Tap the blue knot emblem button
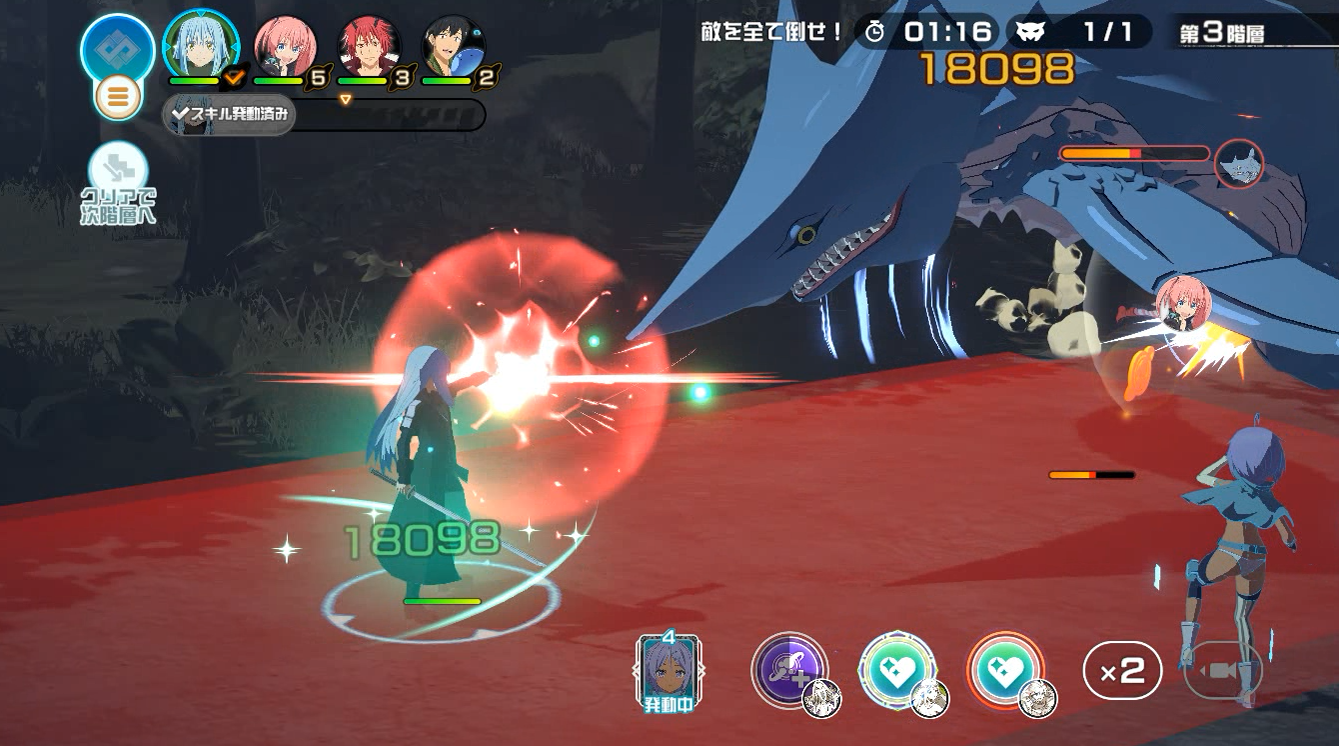 [118, 48]
